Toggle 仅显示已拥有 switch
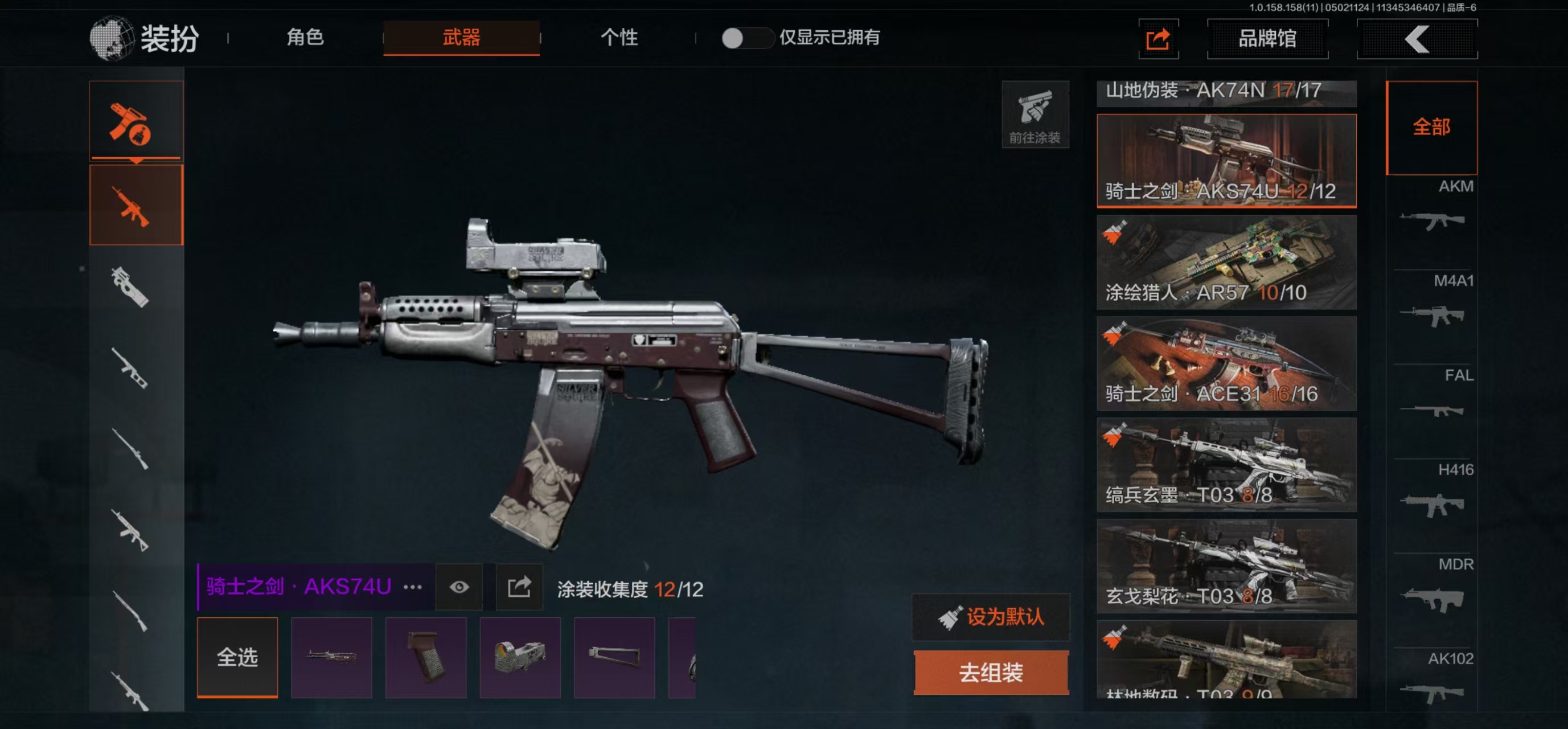1568x729 pixels. coord(746,38)
